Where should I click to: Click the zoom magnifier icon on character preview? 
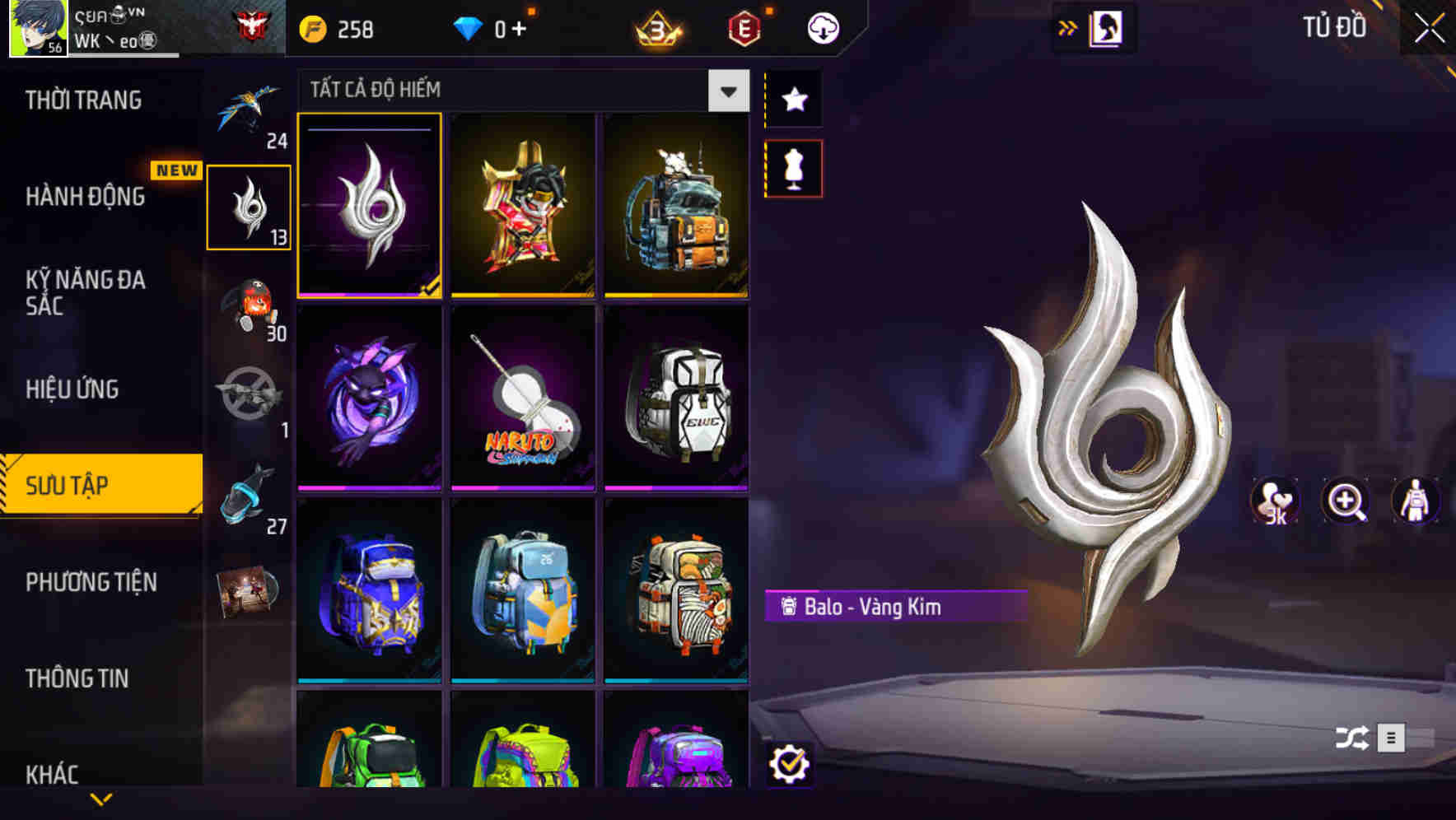[1345, 501]
